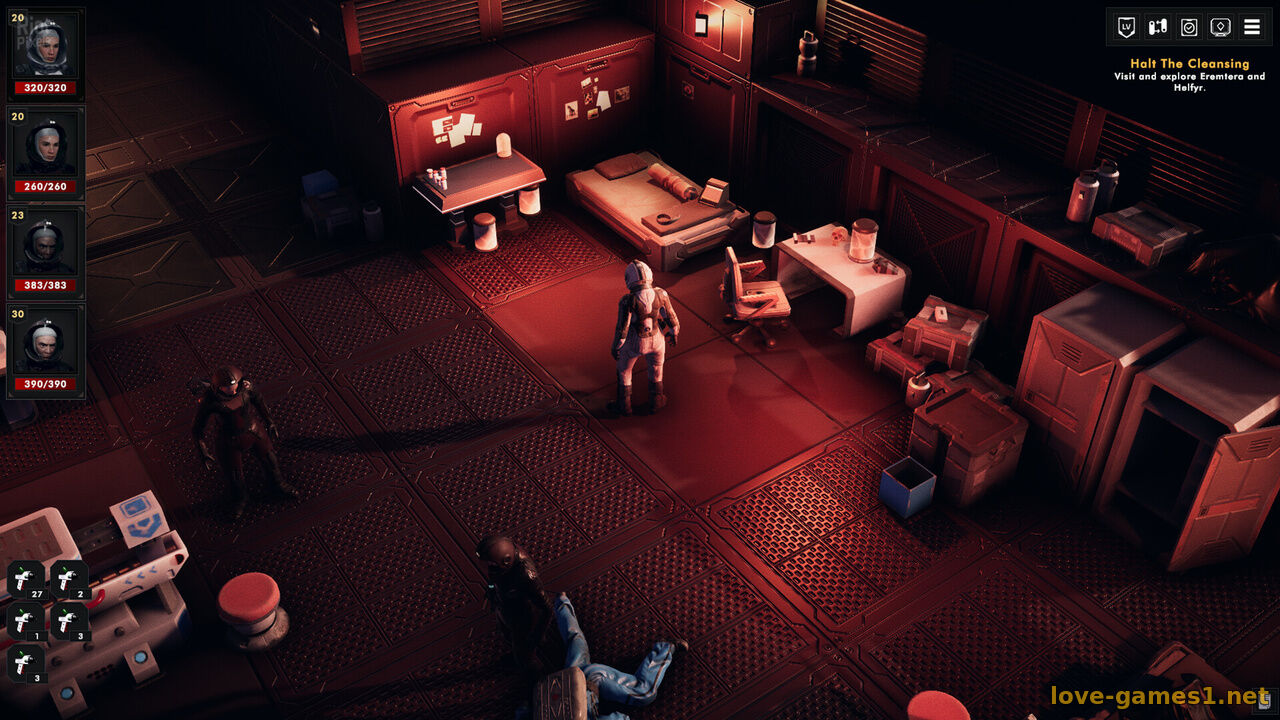1280x720 pixels.
Task: Open the LV shield level-up screen
Action: tap(1127, 27)
